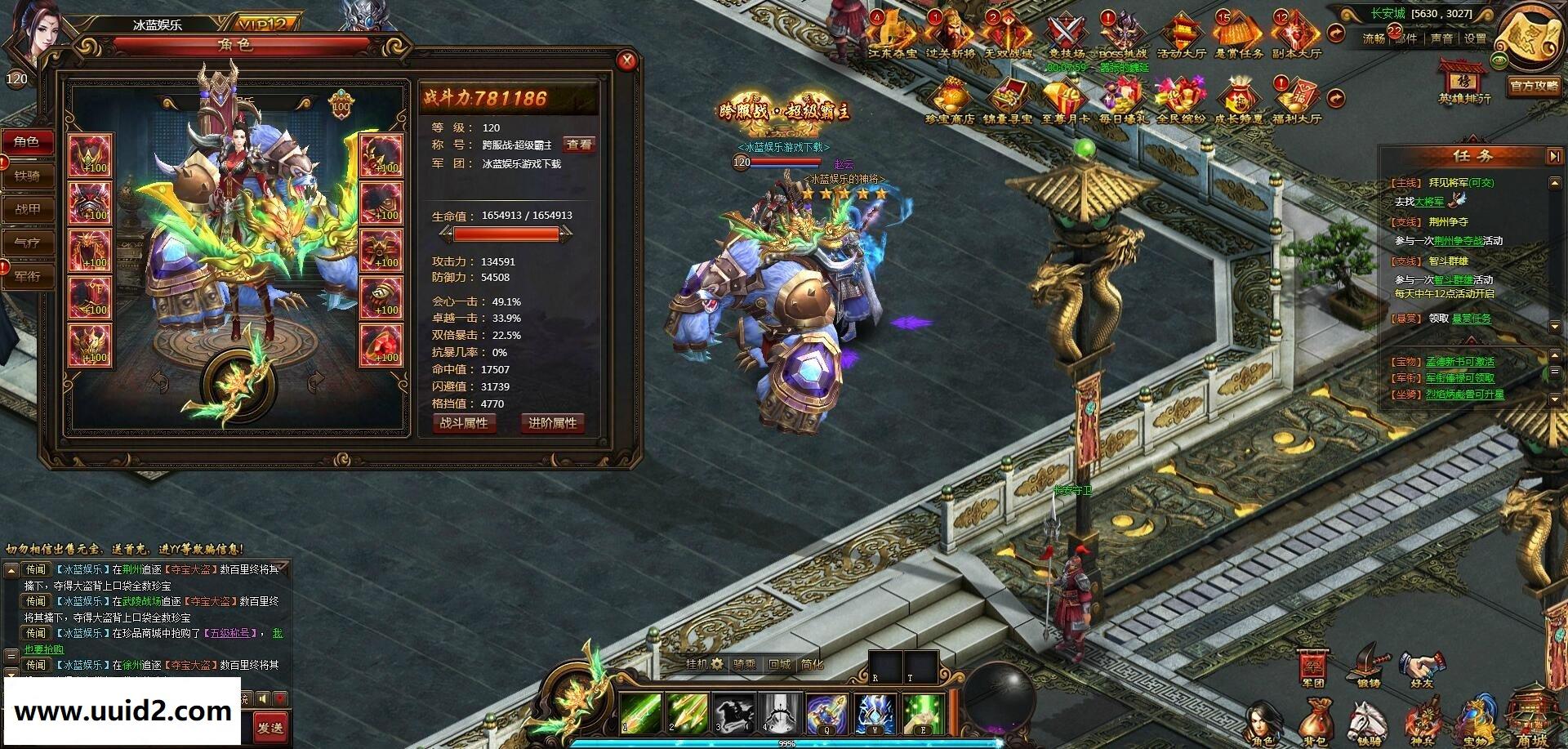Open the 好友 friends icon
1568x749 pixels.
pos(1421,663)
